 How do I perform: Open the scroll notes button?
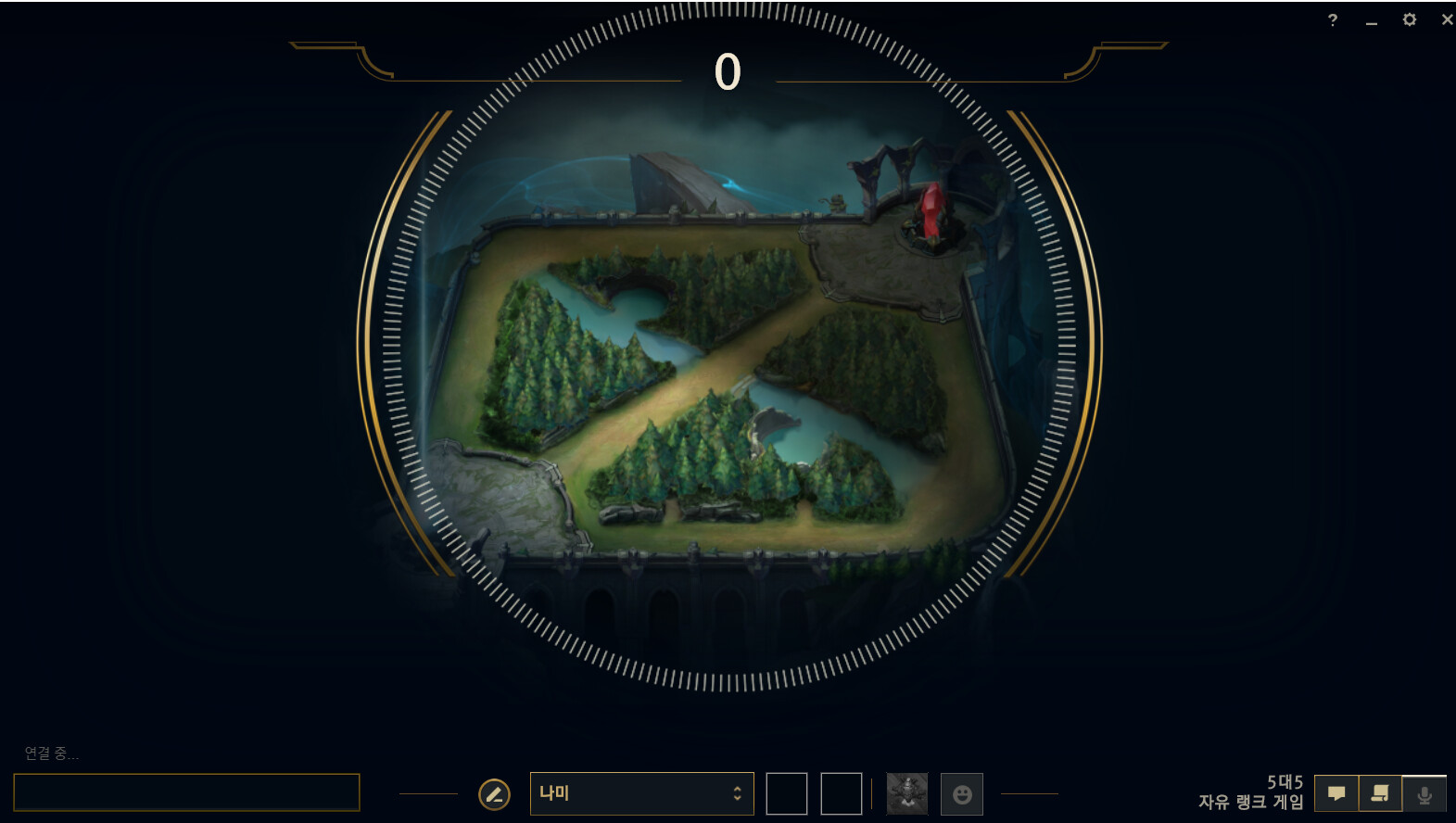coord(1380,794)
